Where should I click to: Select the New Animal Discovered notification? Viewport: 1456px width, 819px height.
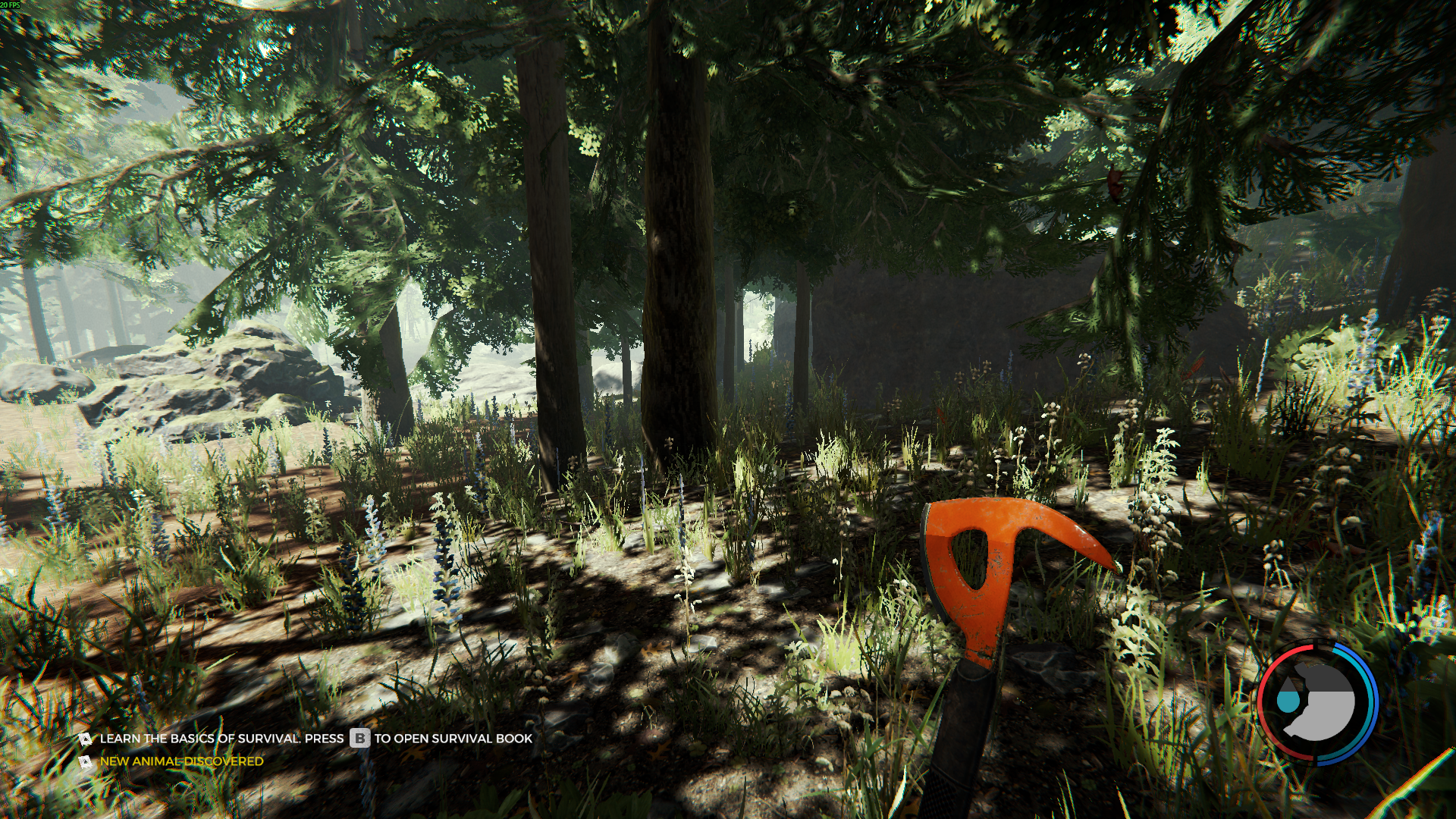pos(181,761)
